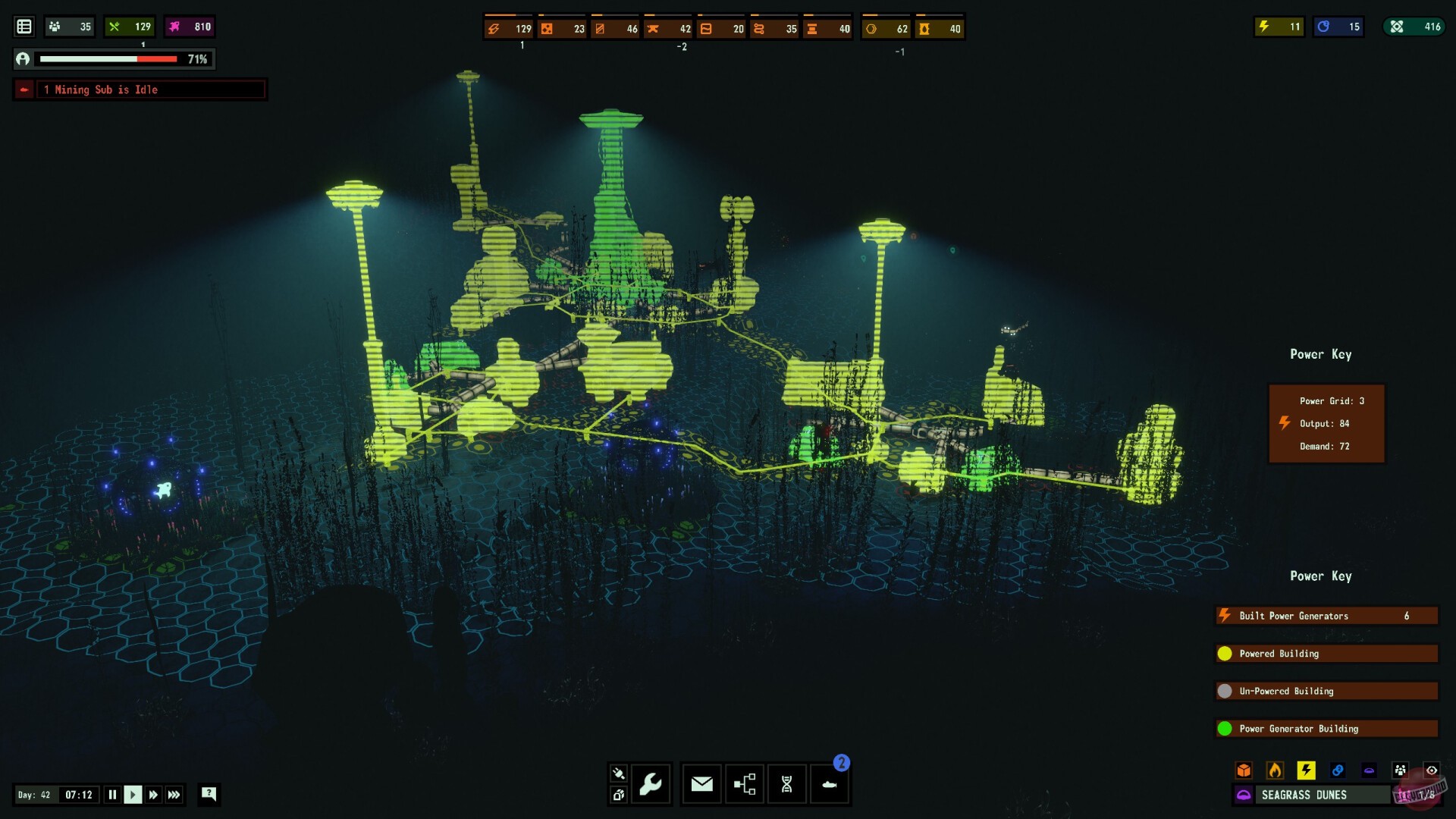Image resolution: width=1456 pixels, height=819 pixels.
Task: Select the submarine management icon
Action: tap(830, 786)
